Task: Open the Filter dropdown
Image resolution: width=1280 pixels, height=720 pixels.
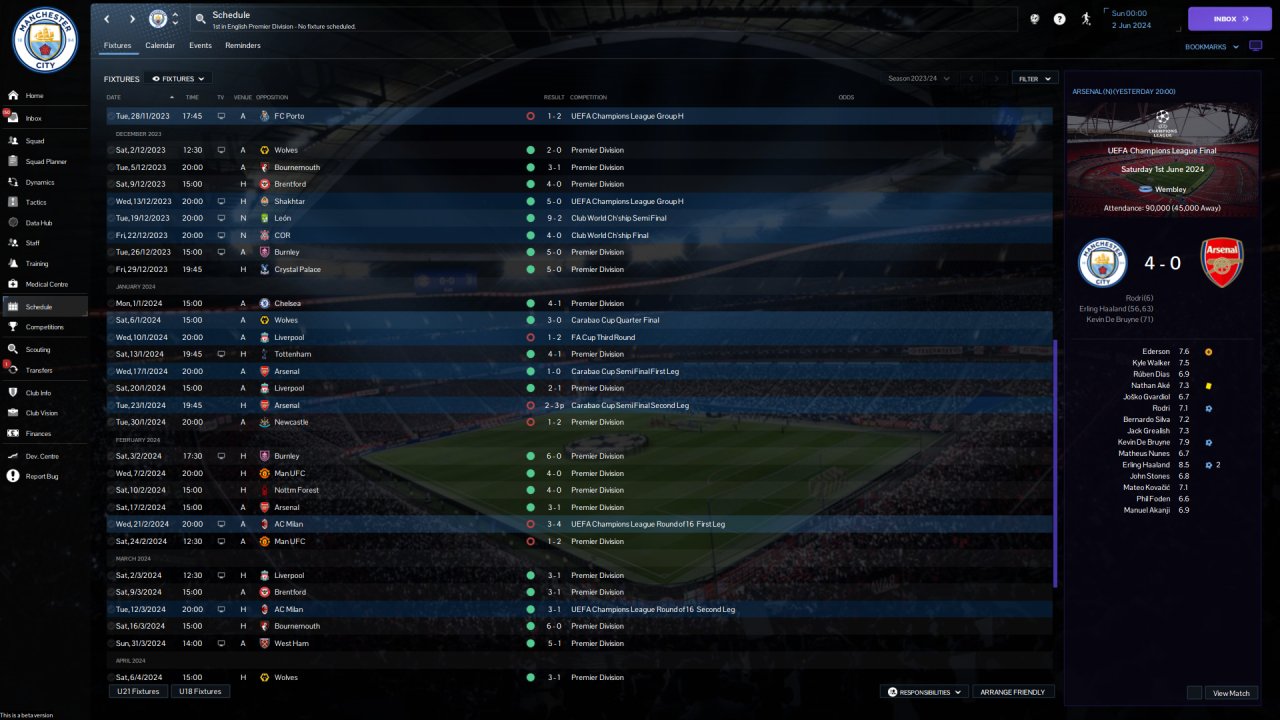Action: pos(1035,78)
